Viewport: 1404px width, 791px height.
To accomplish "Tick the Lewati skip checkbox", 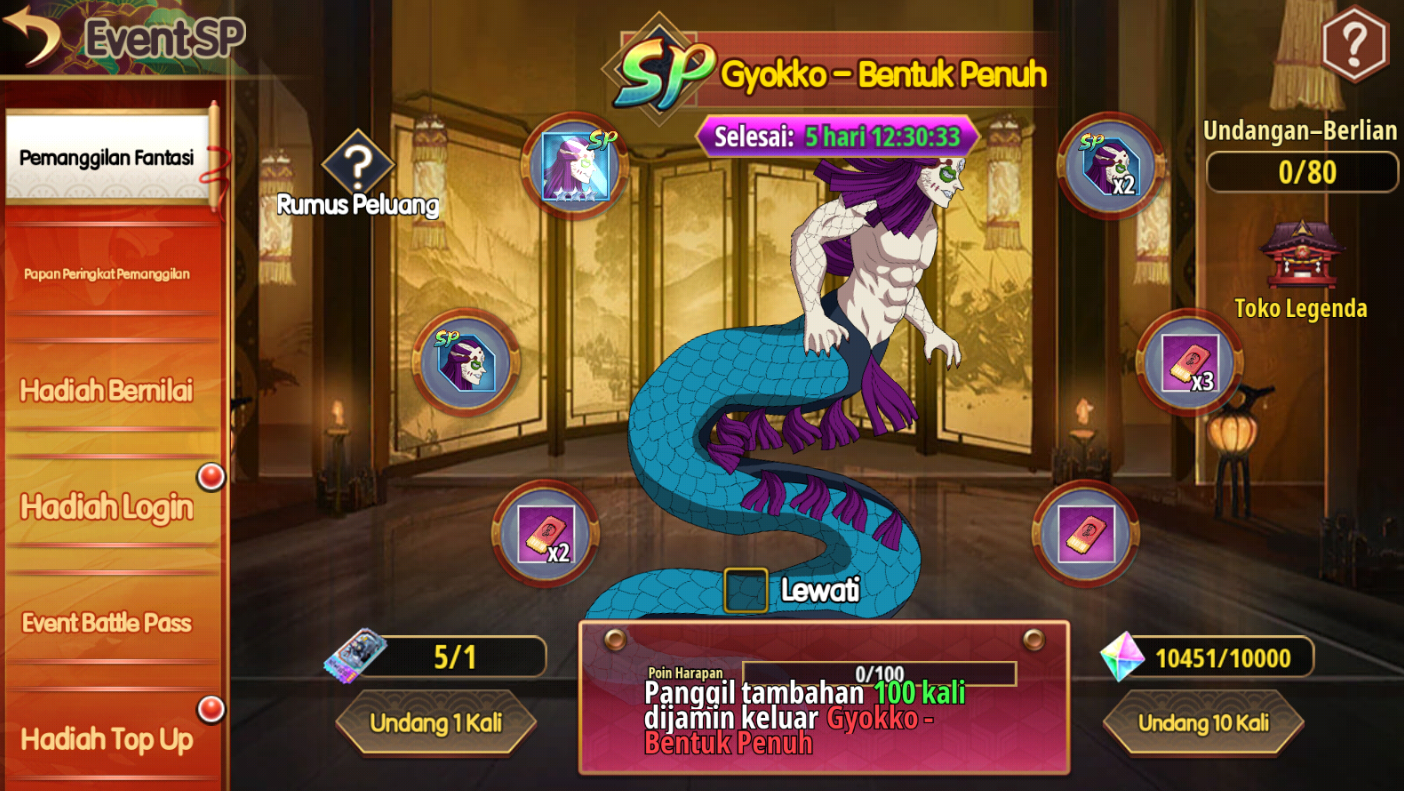I will pos(746,590).
